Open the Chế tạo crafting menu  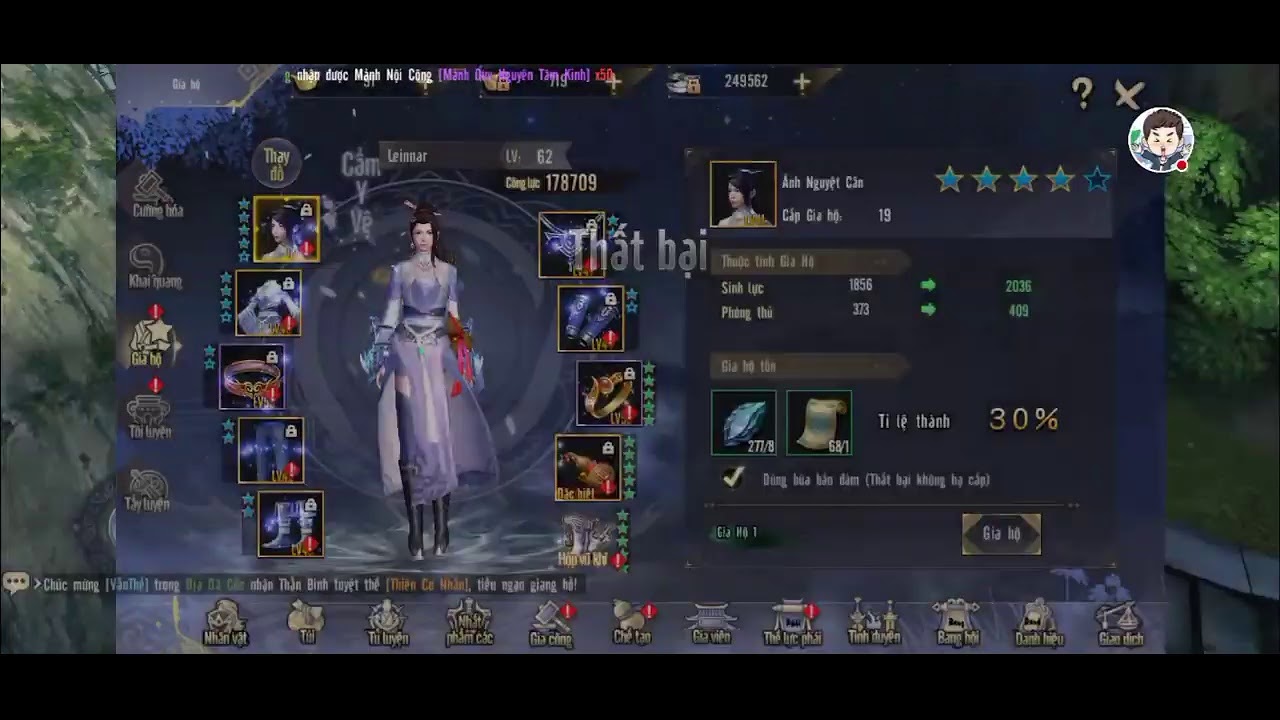632,623
